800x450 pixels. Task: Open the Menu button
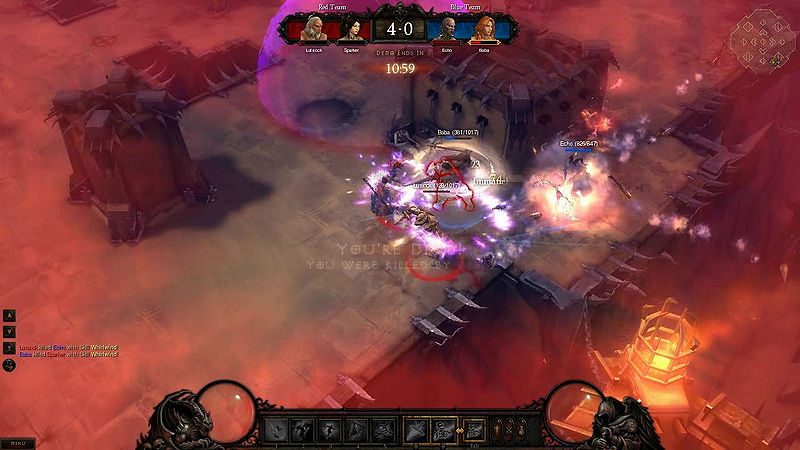click(14, 442)
